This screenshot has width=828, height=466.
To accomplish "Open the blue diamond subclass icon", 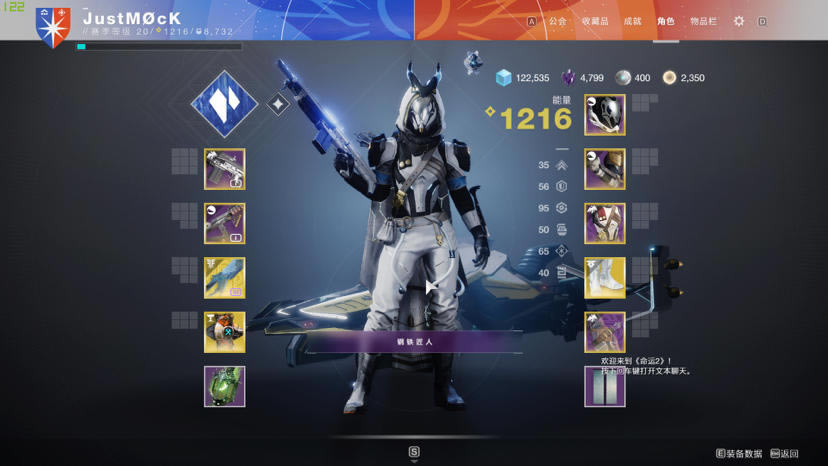I will pos(224,104).
